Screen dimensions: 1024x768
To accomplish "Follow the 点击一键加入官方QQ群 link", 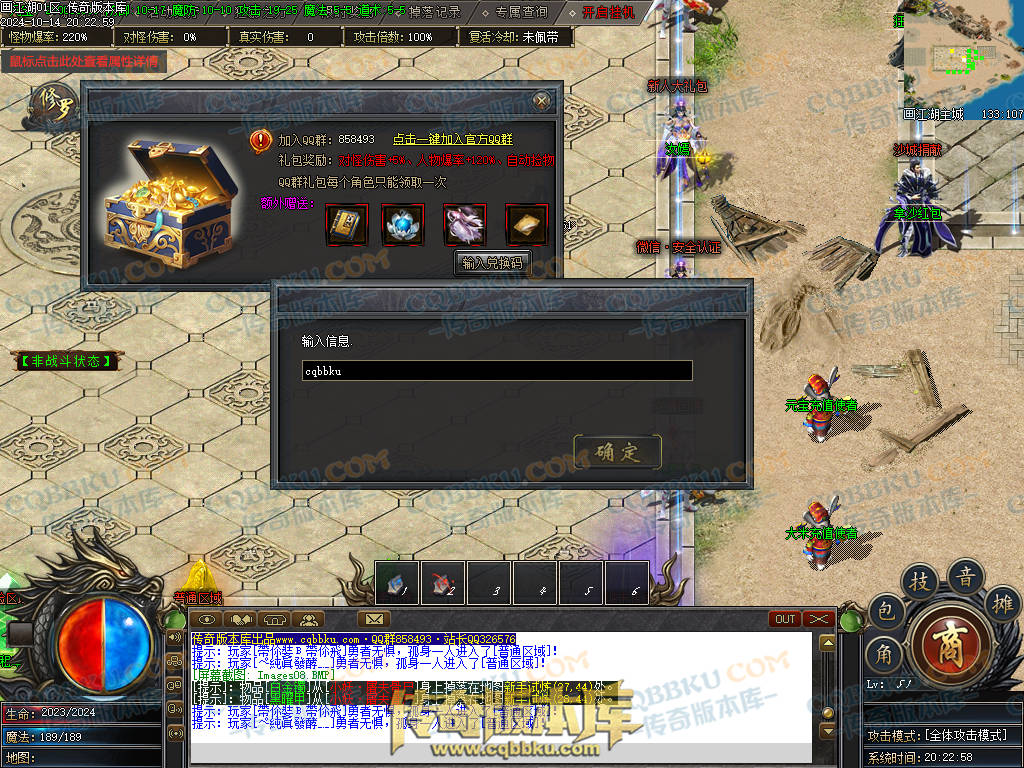I will point(459,139).
